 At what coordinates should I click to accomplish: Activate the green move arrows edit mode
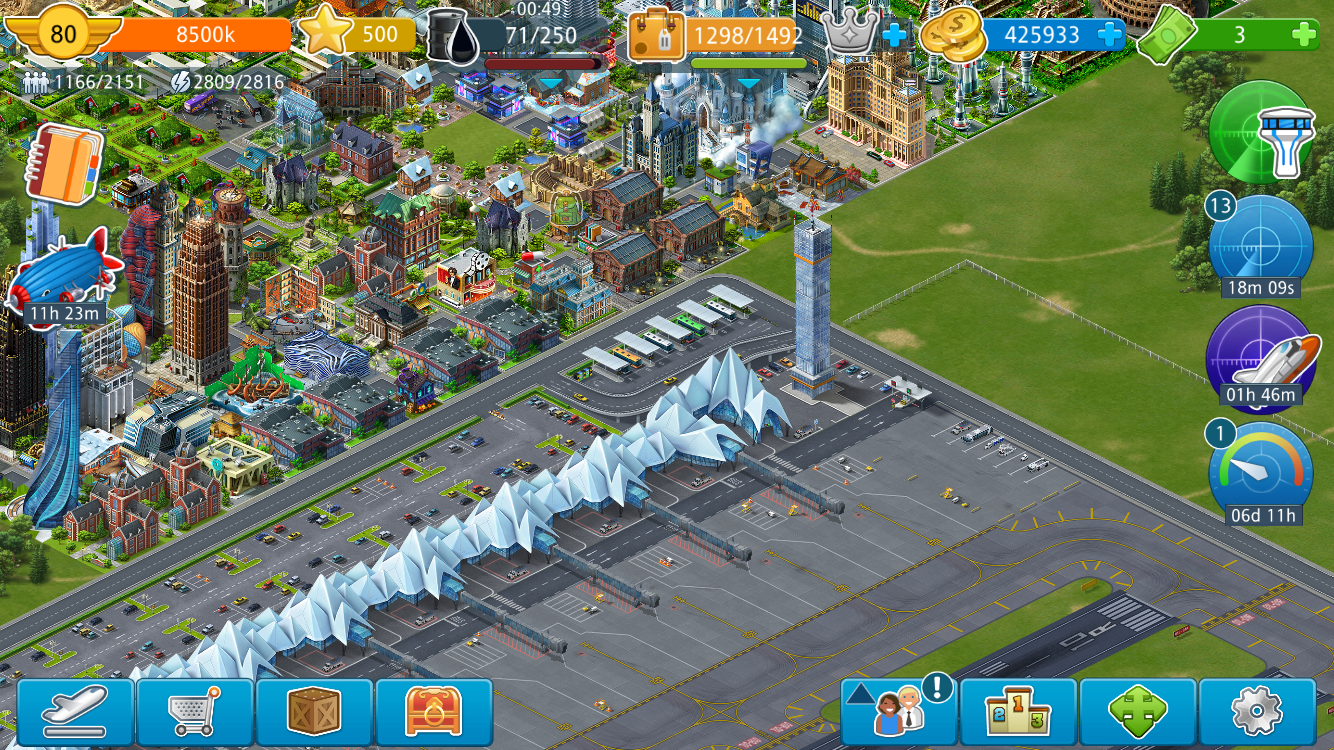[1138, 713]
